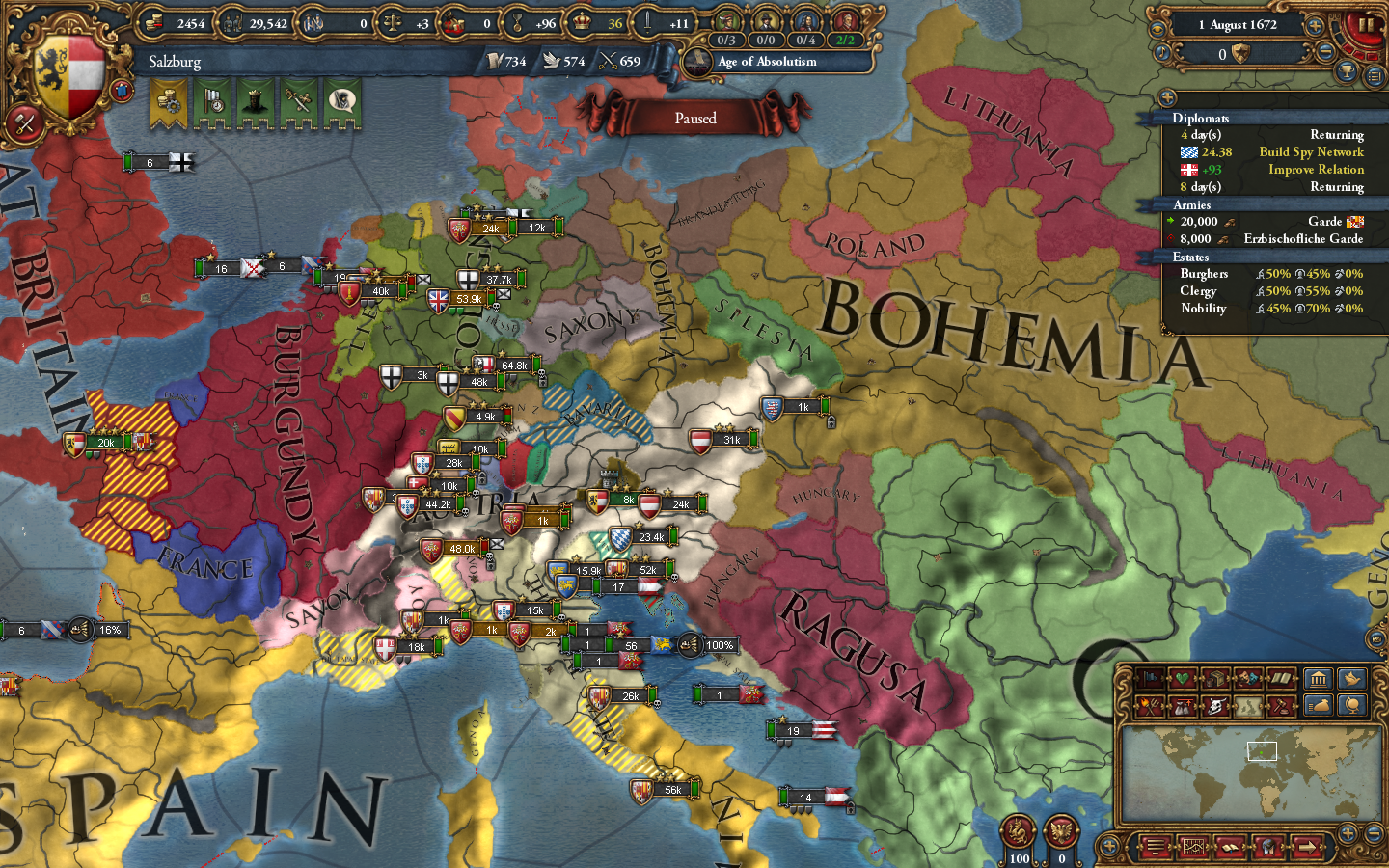1389x868 pixels.
Task: Toggle the revolt risk mapmode torch icon
Action: point(1150,706)
